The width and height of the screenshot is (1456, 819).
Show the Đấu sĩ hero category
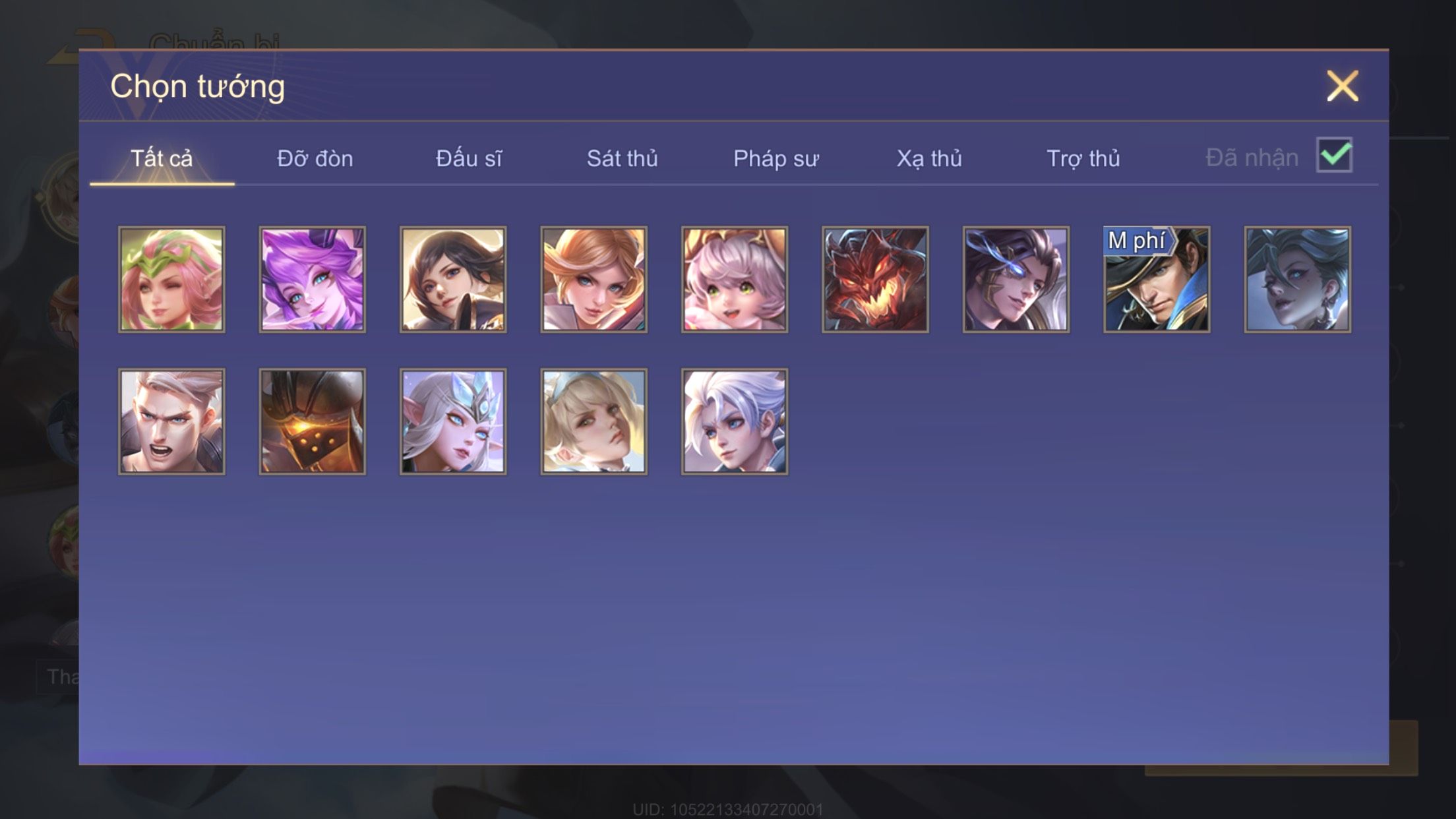[469, 159]
